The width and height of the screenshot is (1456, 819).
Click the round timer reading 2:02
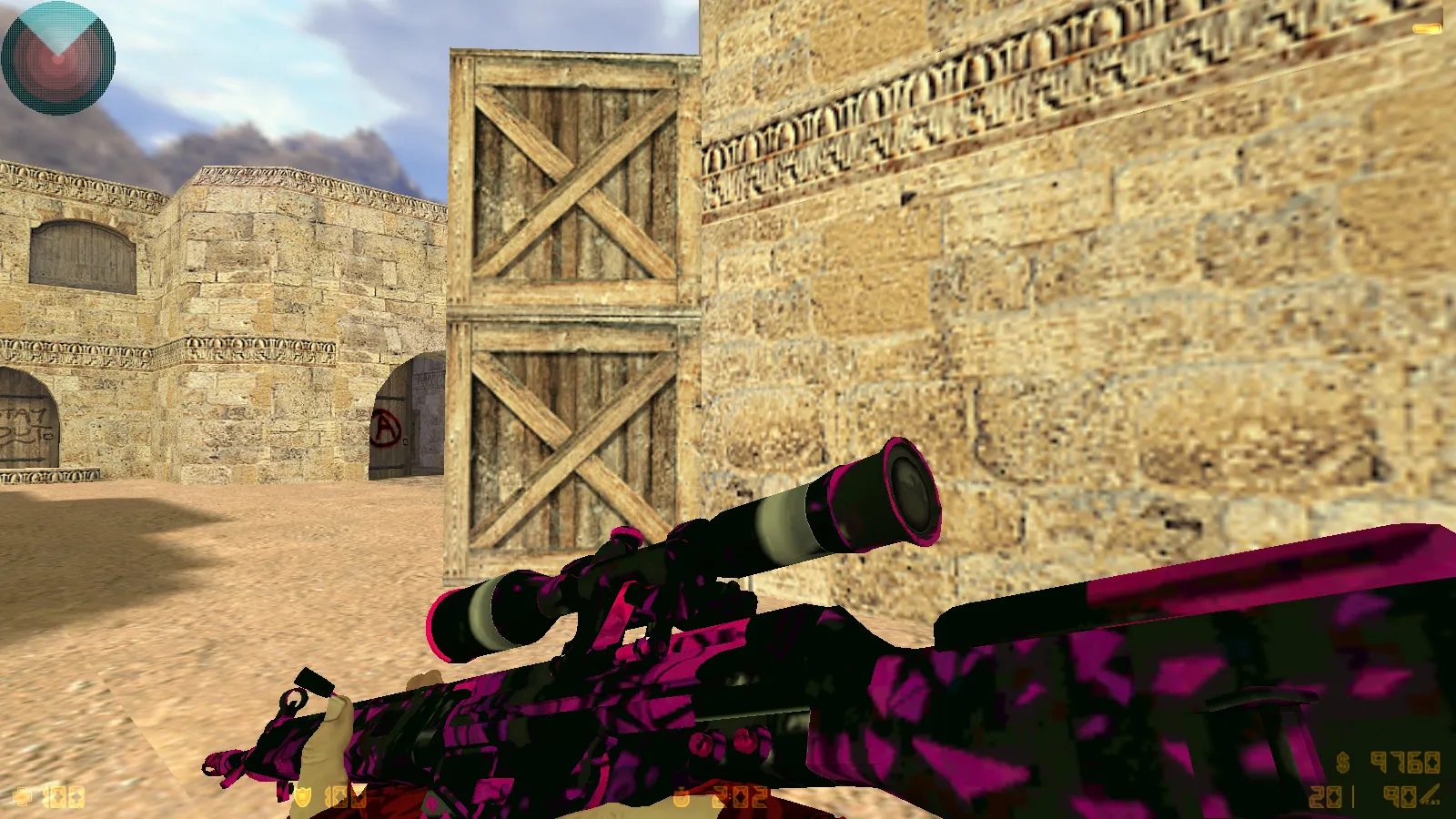tap(742, 797)
